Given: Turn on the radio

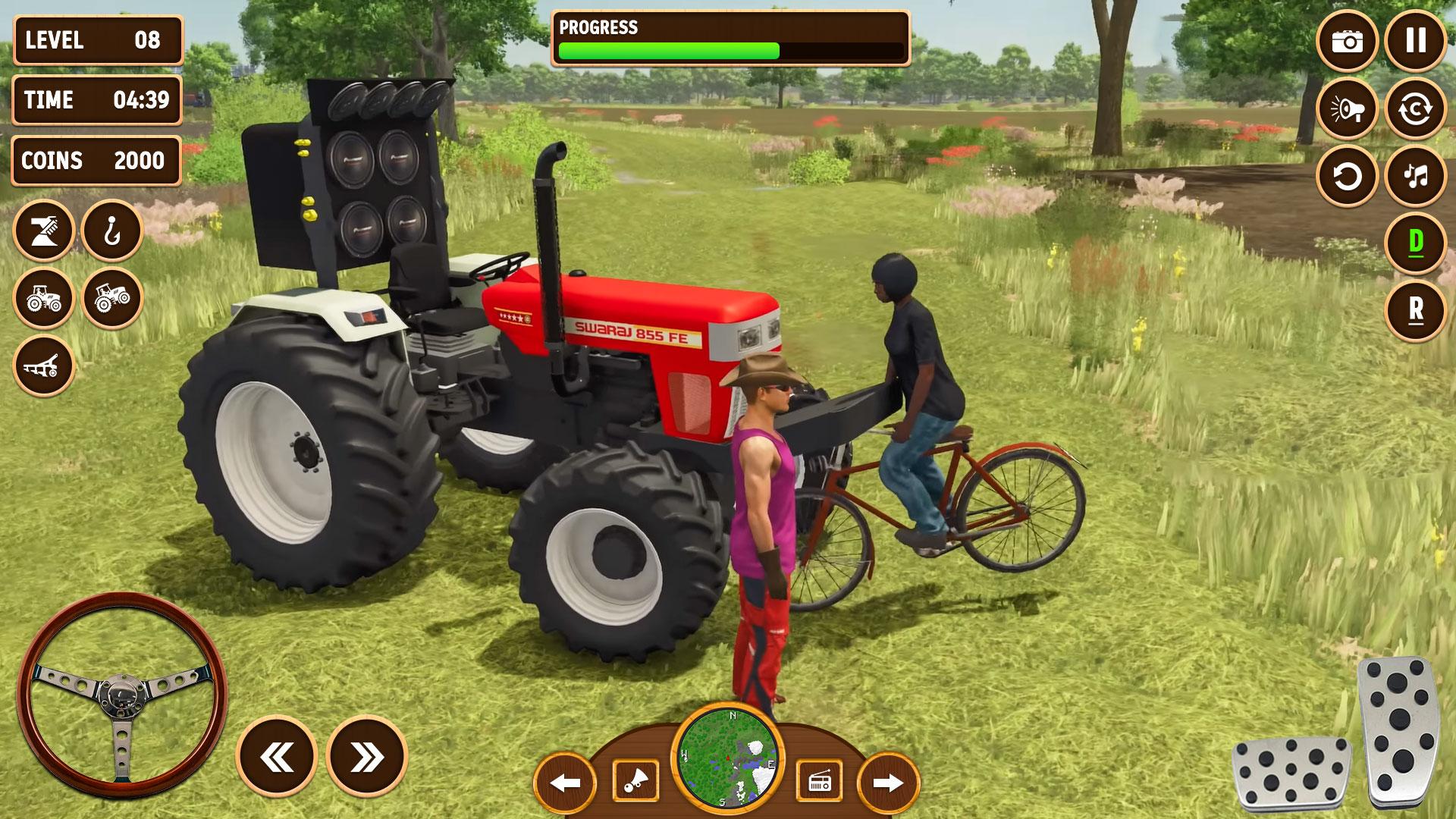Looking at the screenshot, I should tap(819, 781).
